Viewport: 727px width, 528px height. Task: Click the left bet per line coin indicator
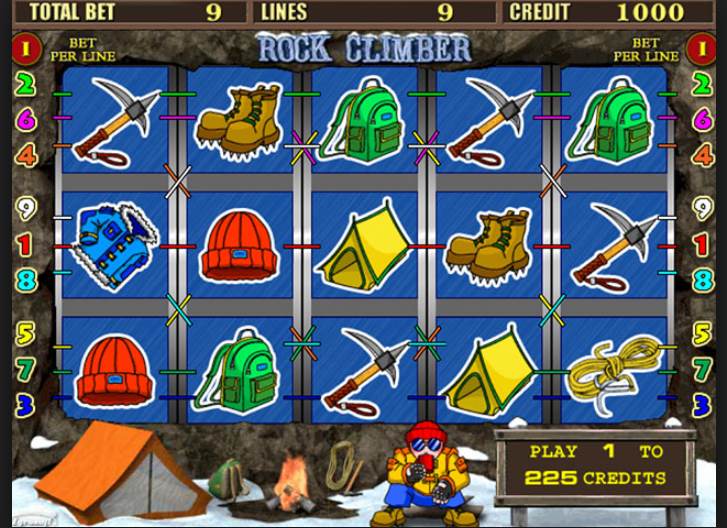tap(26, 47)
